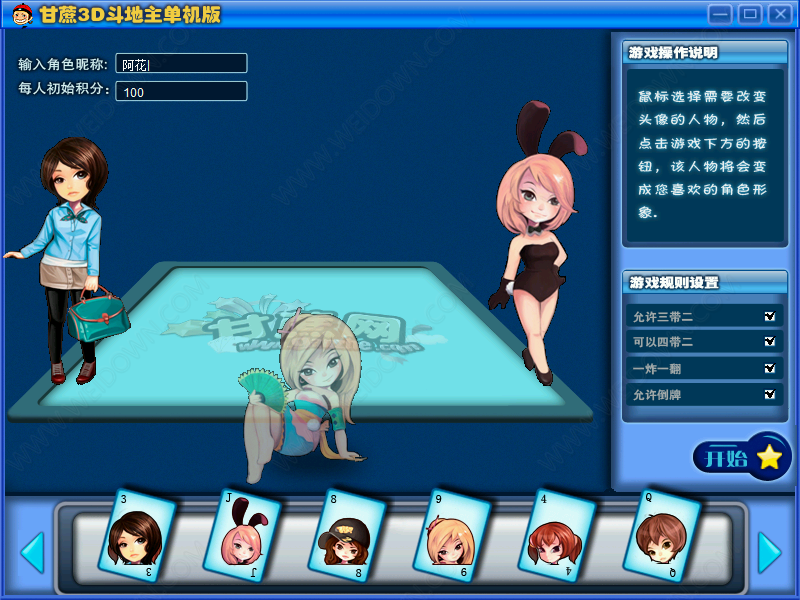Viewport: 800px width, 600px height.
Task: Toggle the 允许三带二 checkbox
Action: [x=769, y=316]
